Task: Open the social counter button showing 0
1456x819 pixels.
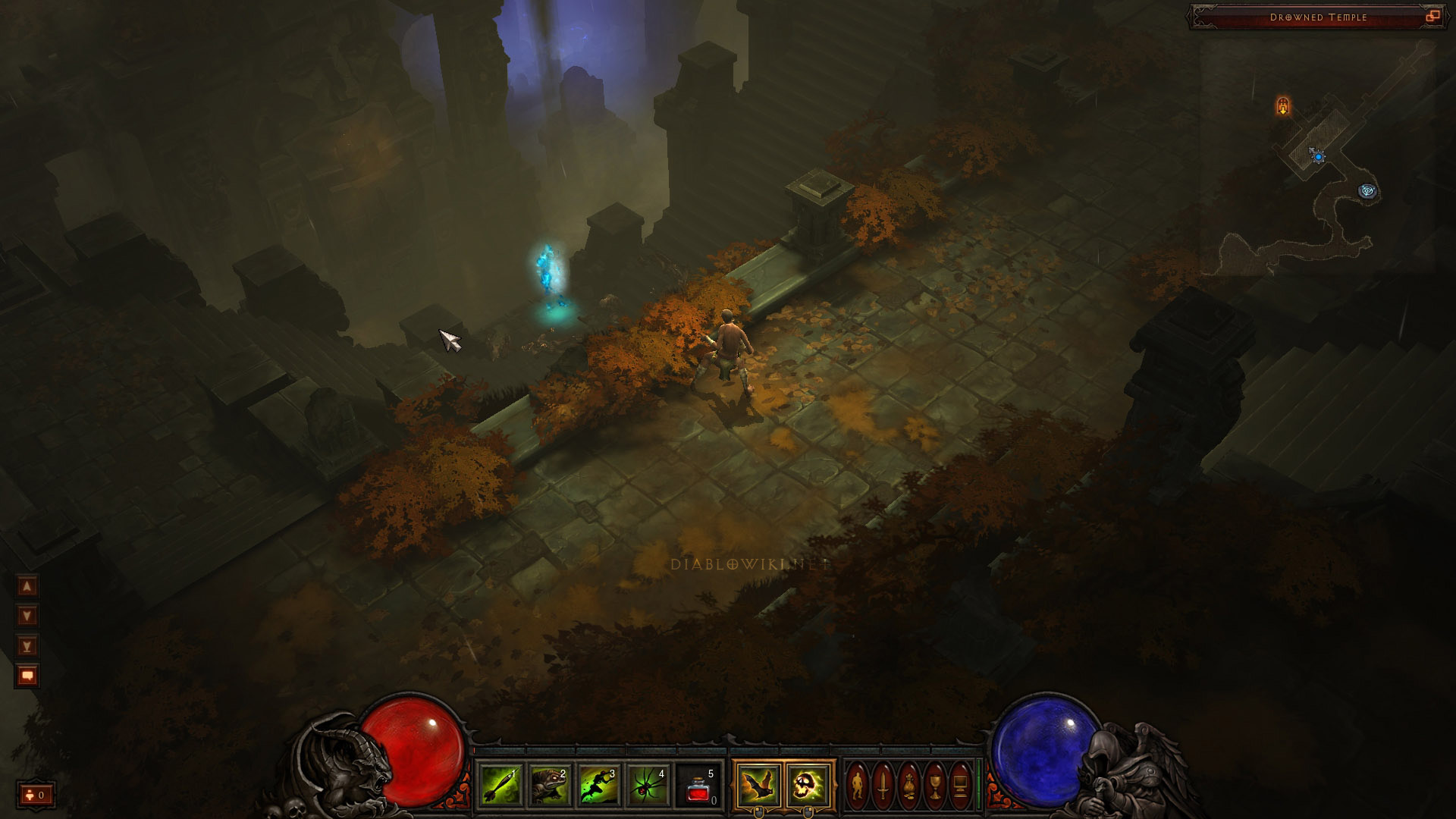Action: click(x=36, y=795)
